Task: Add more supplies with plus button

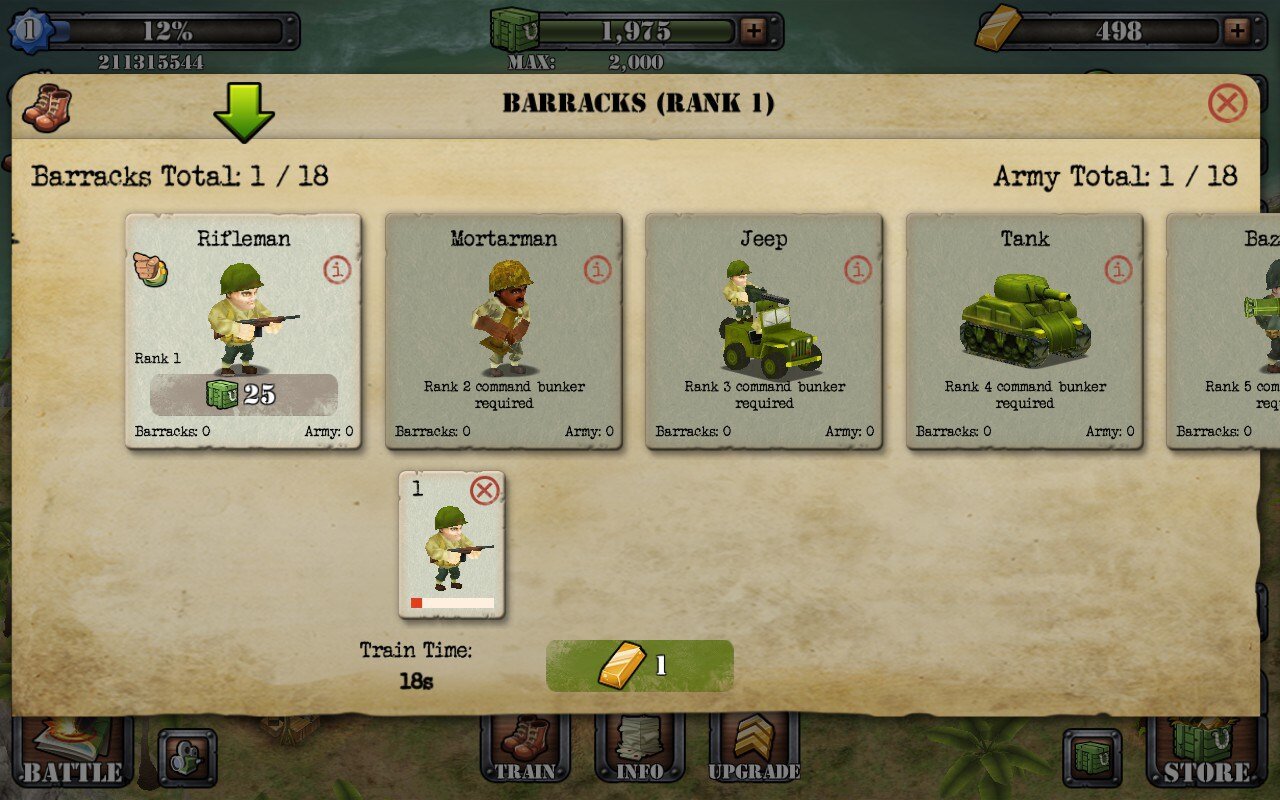Action: (753, 31)
